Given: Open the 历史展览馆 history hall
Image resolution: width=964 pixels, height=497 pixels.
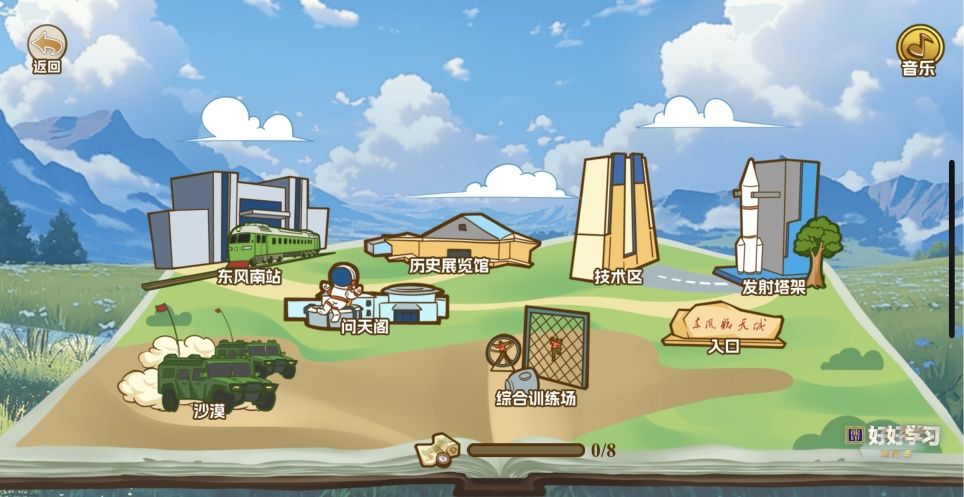Looking at the screenshot, I should click(x=455, y=242).
